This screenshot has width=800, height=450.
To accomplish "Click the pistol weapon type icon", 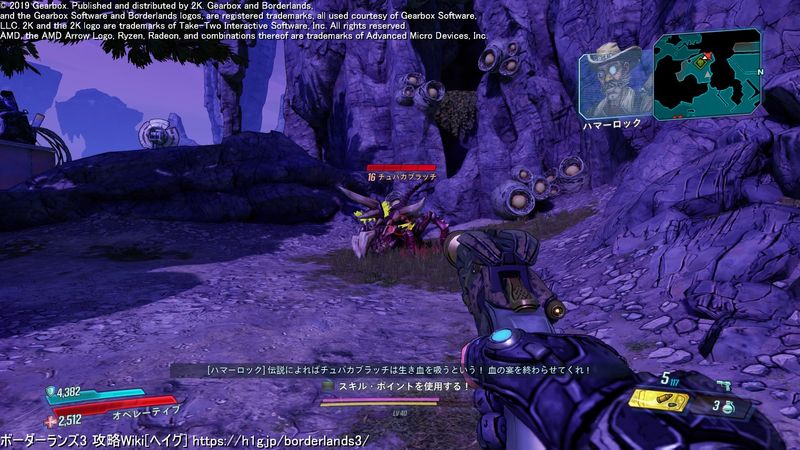I will (x=722, y=384).
